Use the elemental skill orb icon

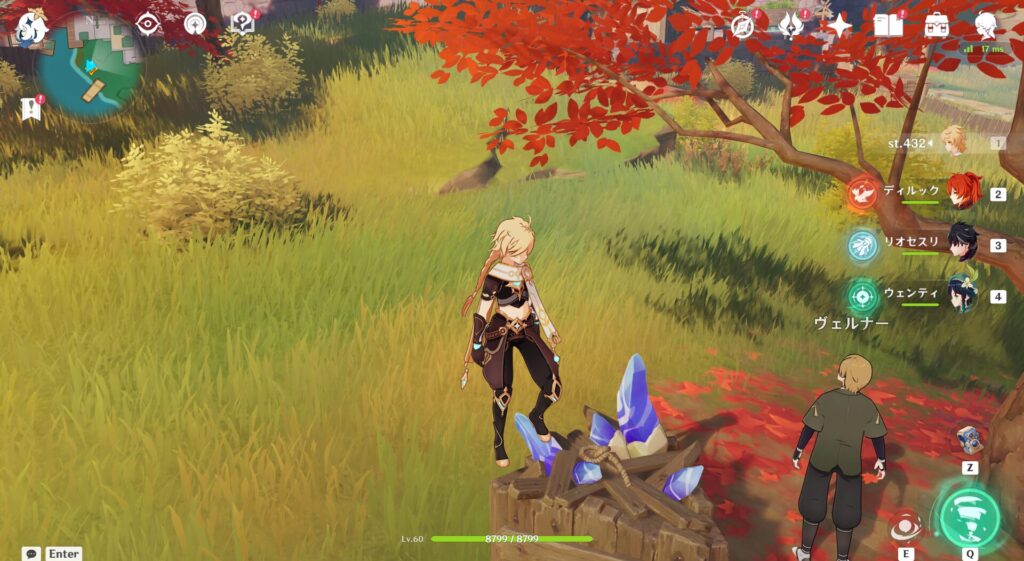(905, 526)
